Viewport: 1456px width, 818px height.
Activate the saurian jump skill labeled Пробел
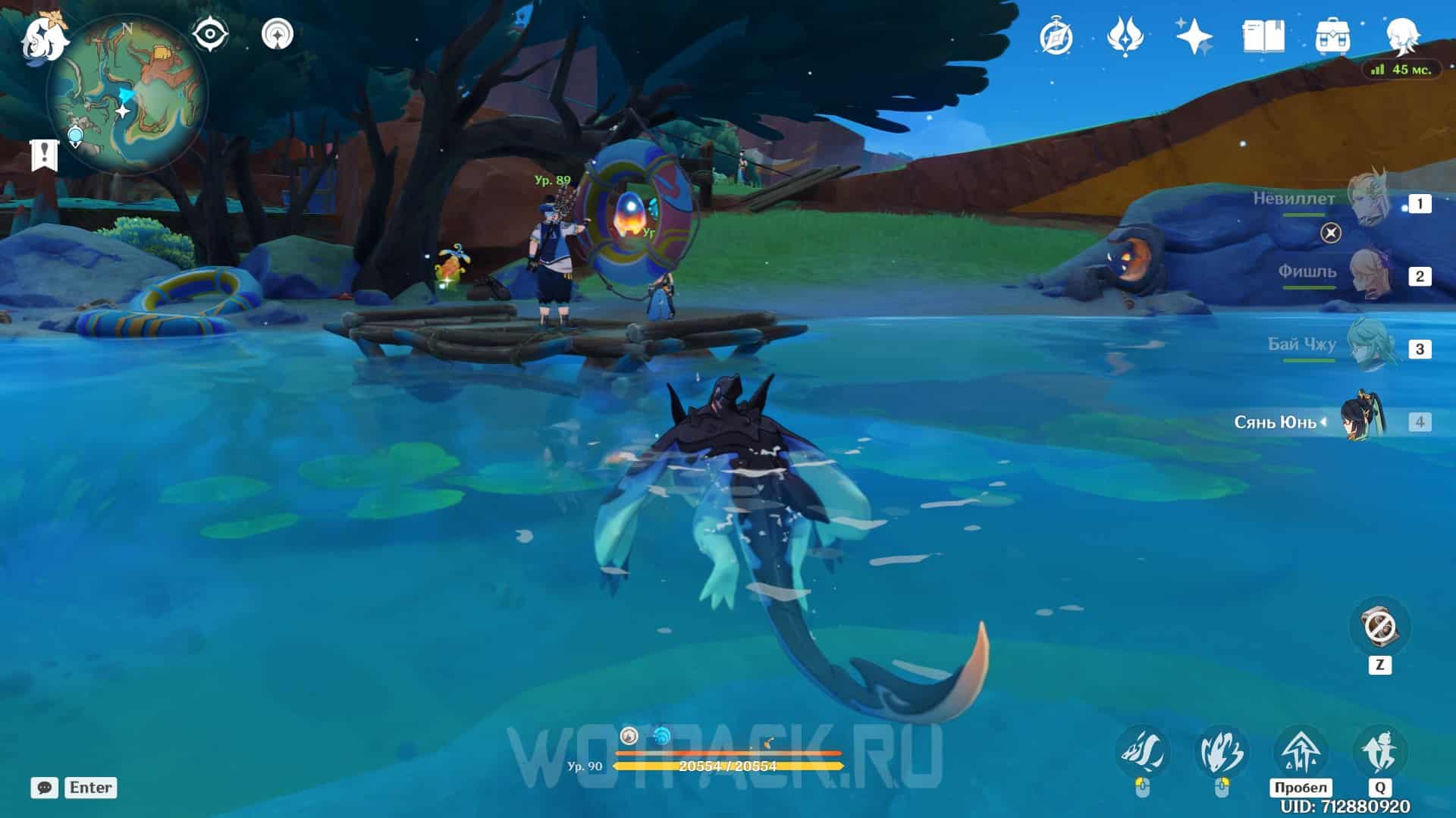coord(1300,753)
